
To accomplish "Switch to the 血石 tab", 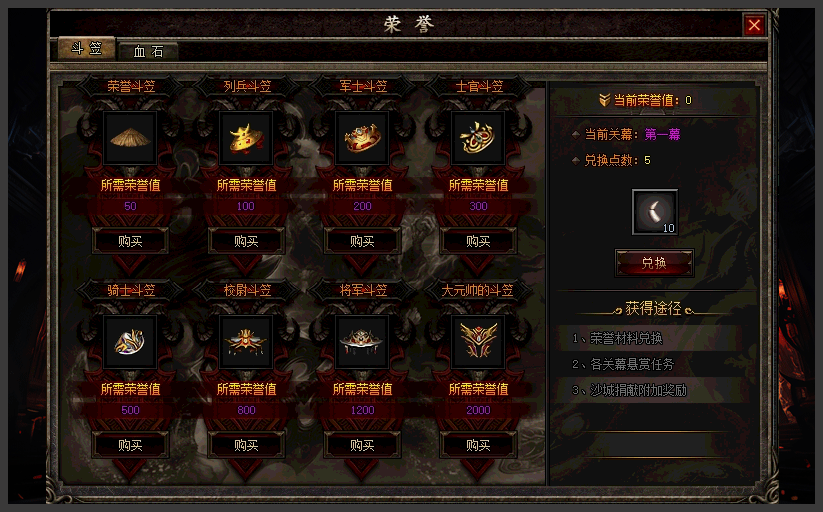I will click(x=148, y=51).
